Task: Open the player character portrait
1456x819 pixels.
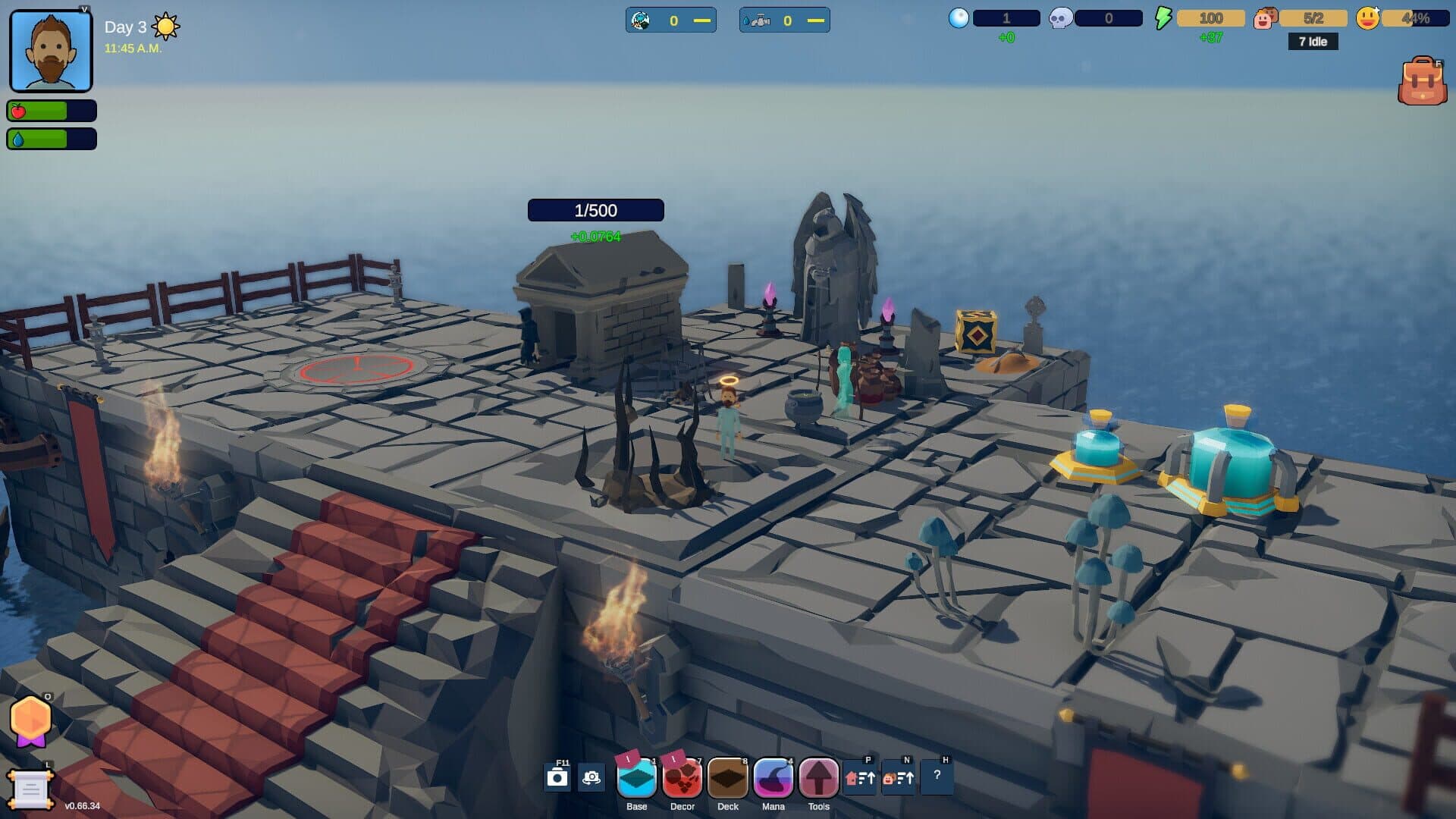Action: click(51, 52)
